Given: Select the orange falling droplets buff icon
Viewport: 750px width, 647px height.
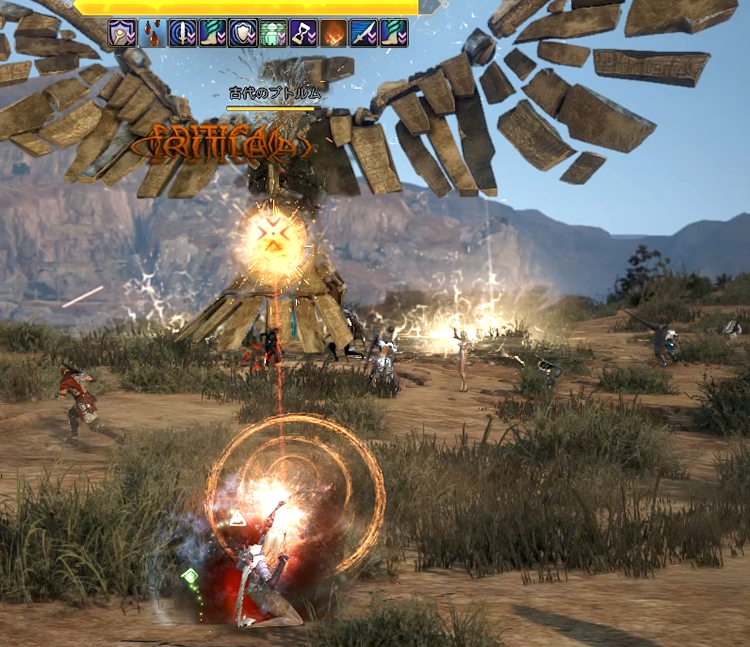Looking at the screenshot, I should (153, 33).
